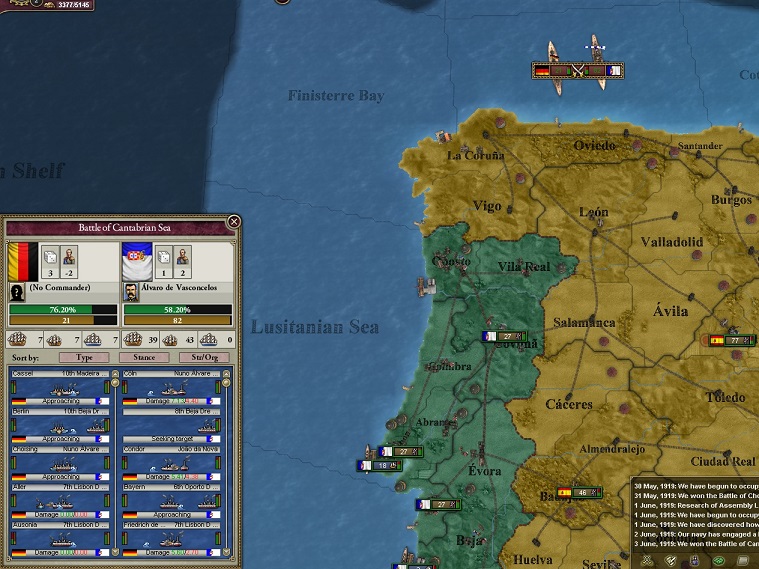The width and height of the screenshot is (759, 569).
Task: Select the Bayern ship entry
Action: pyautogui.click(x=166, y=501)
